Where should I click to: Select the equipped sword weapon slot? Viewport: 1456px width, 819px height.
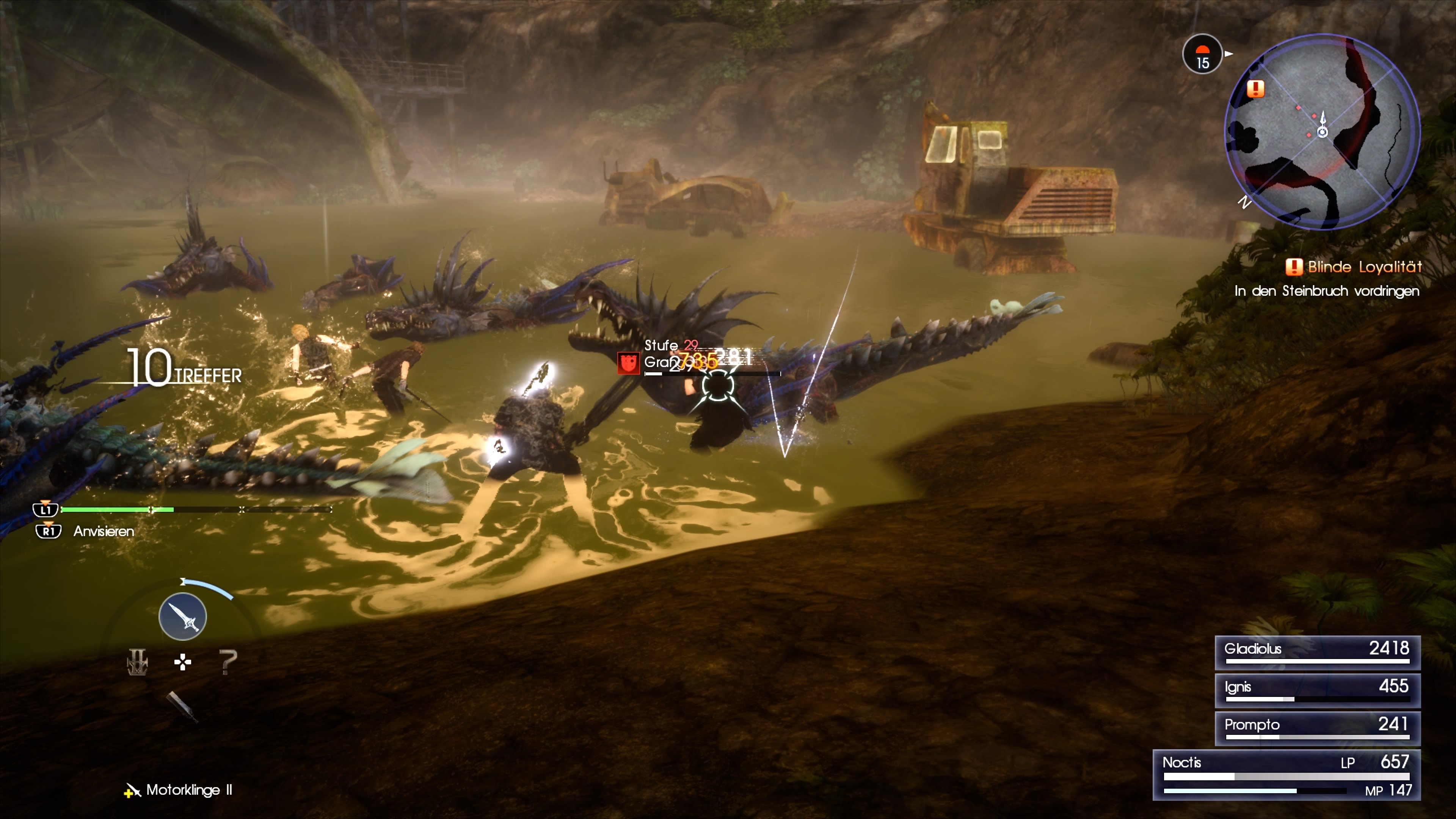[182, 616]
